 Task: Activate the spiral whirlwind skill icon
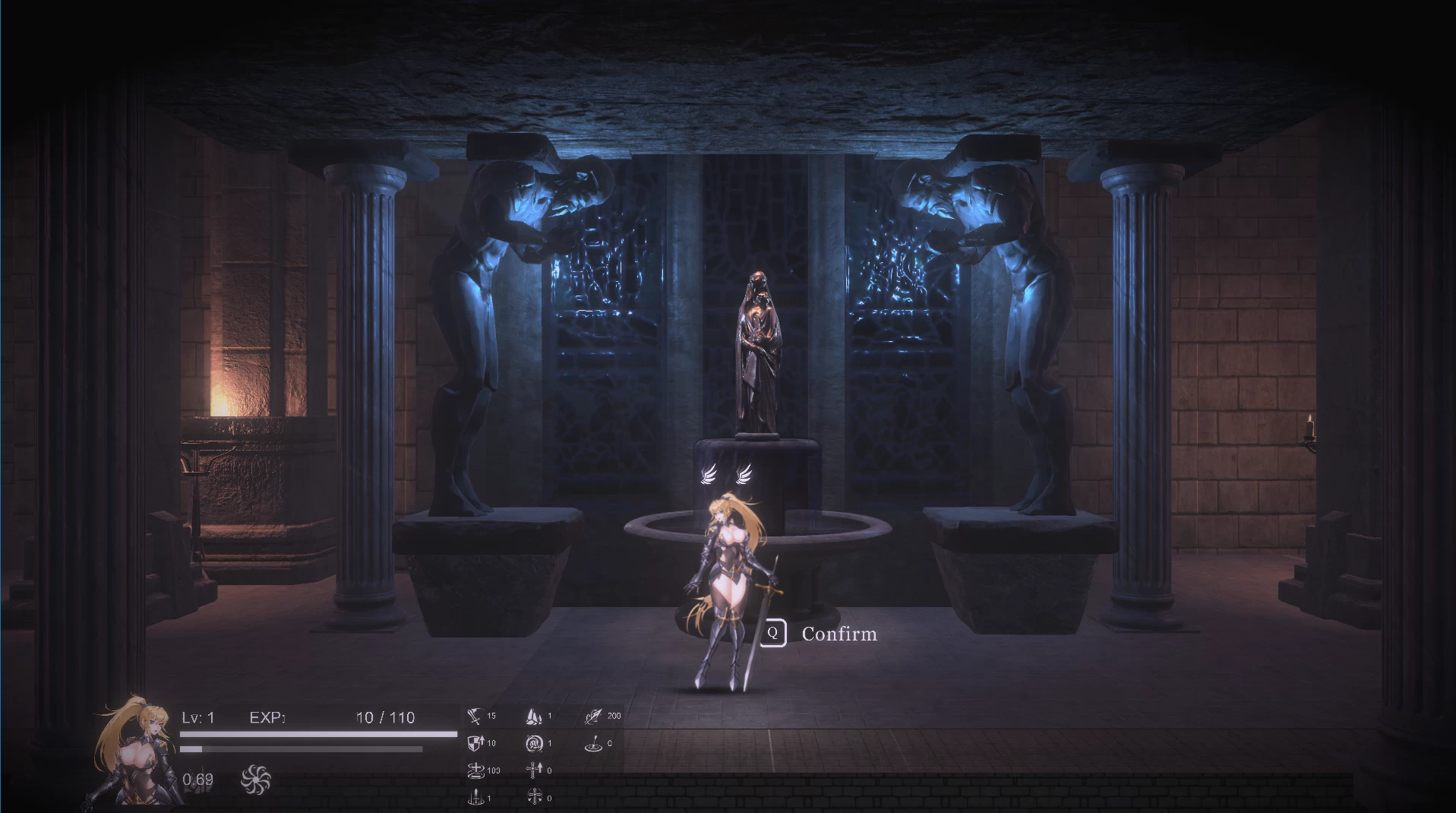coord(255,780)
